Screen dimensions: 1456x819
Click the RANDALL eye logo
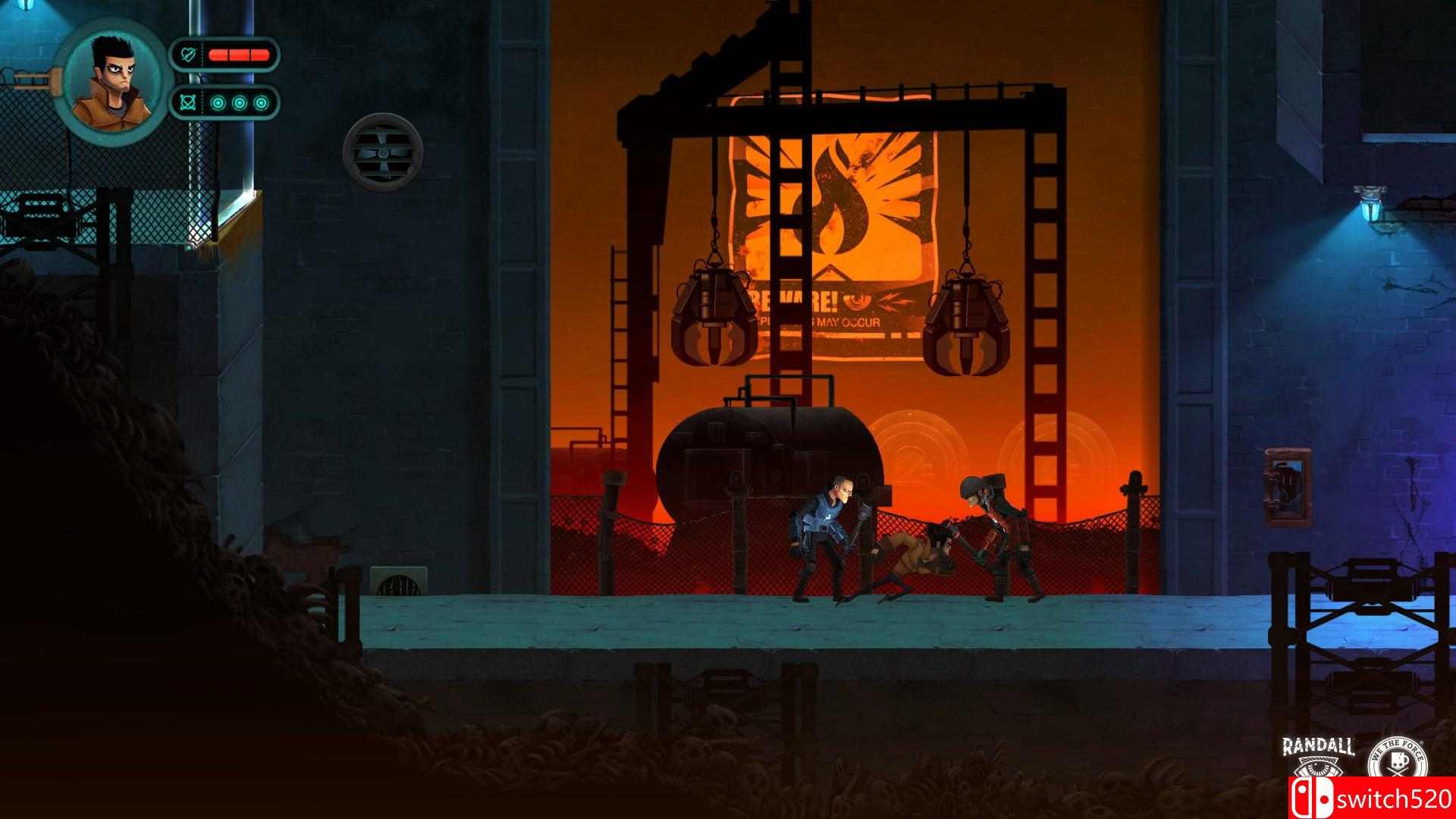1317,767
